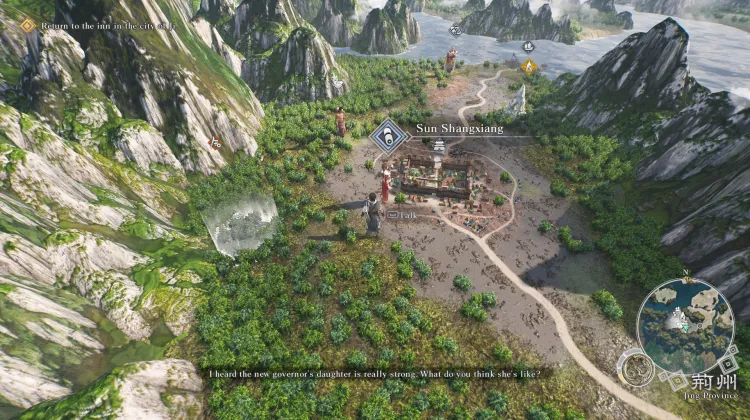Click the ship icon map marker
This screenshot has height=420, width=750.
click(528, 46)
